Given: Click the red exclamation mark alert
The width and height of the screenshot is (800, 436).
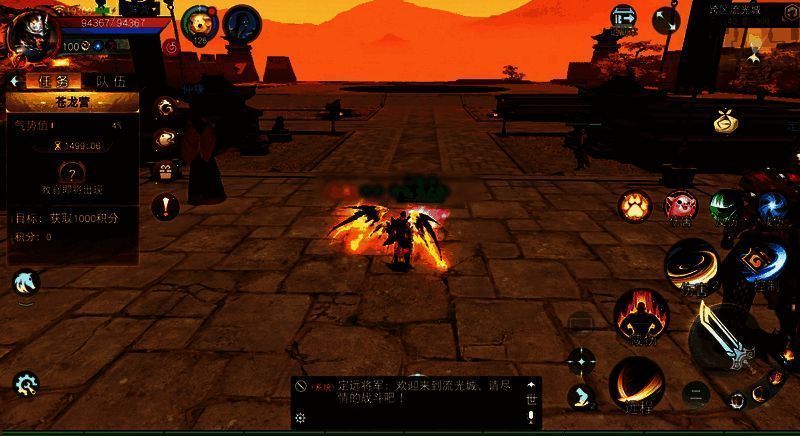Looking at the screenshot, I should click(x=164, y=207).
